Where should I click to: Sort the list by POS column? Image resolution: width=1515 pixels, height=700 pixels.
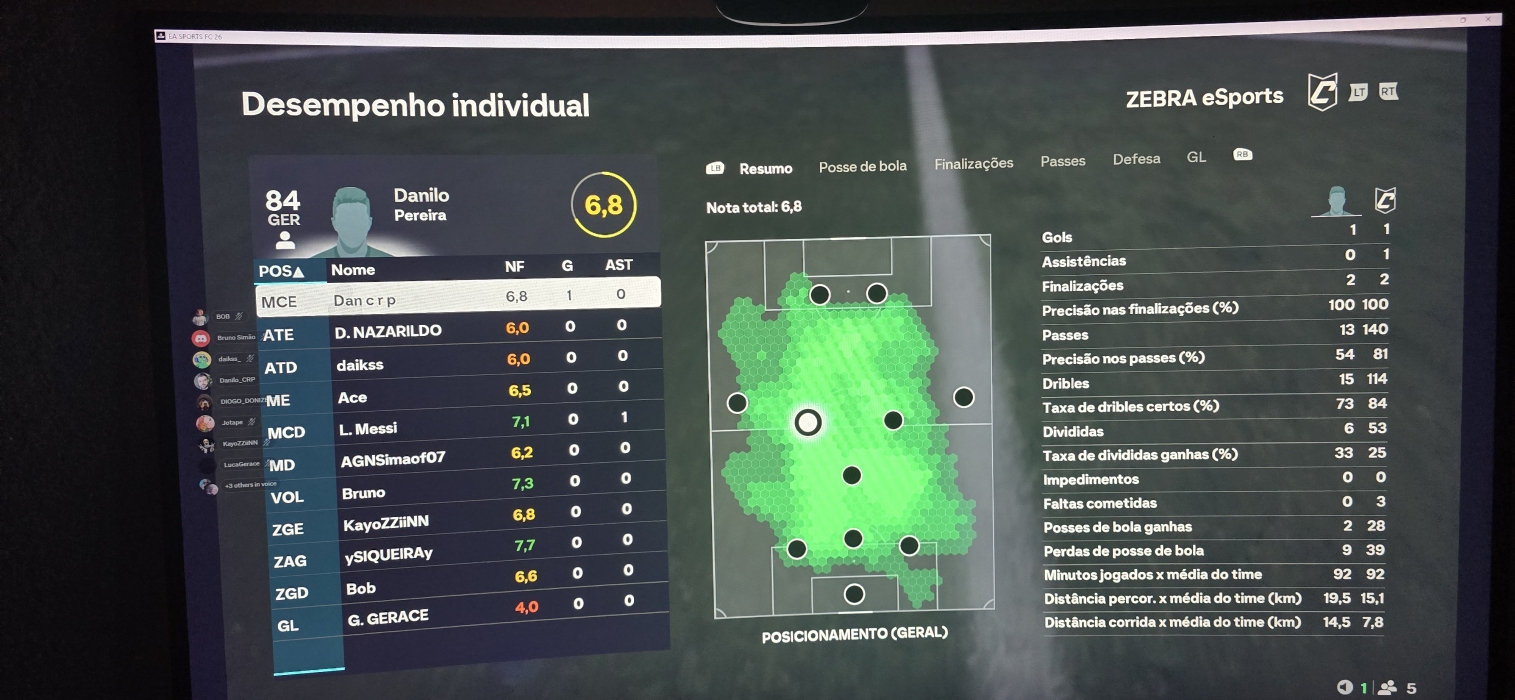(x=284, y=271)
